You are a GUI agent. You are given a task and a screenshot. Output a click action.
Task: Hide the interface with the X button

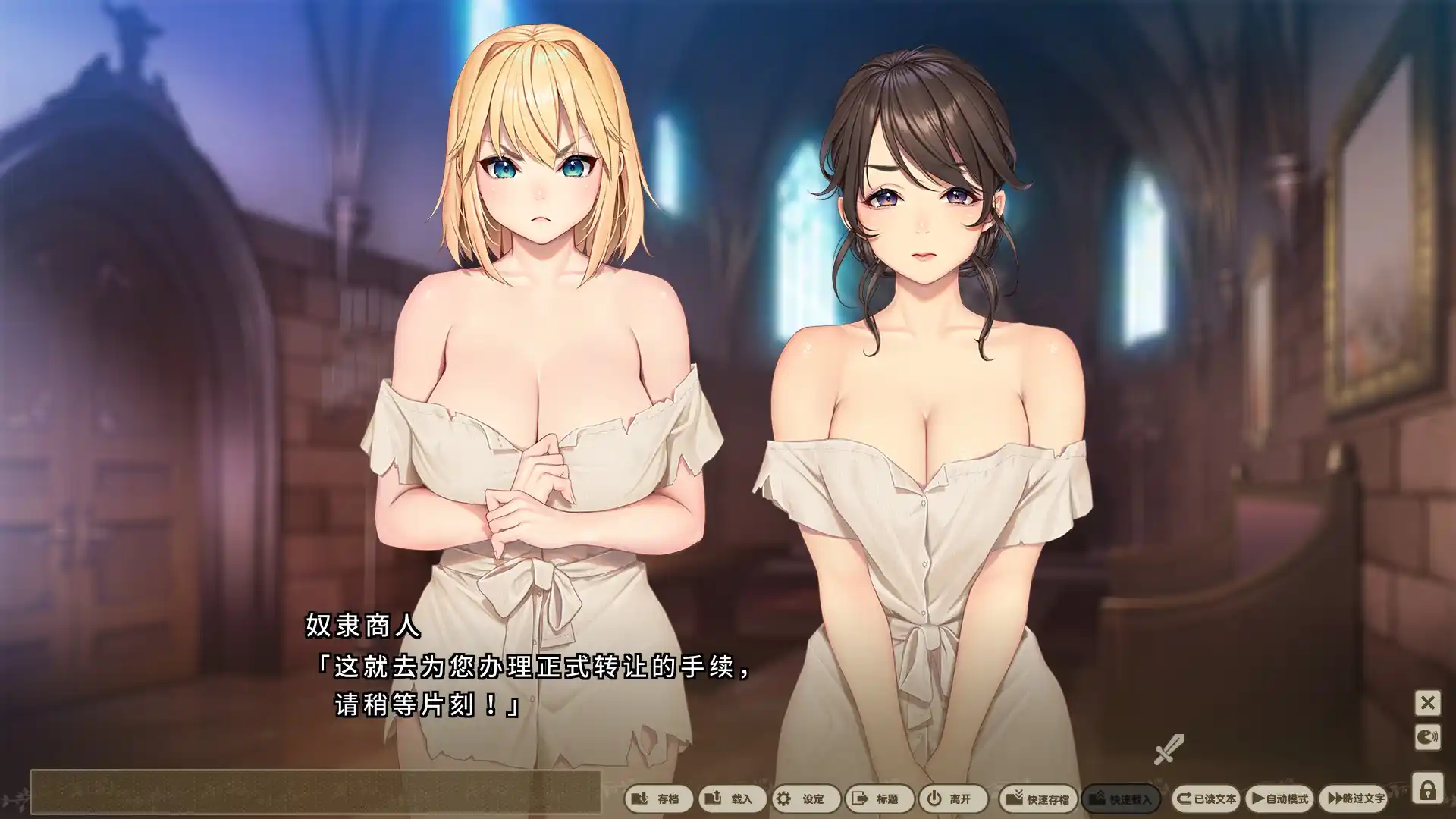tap(1427, 703)
